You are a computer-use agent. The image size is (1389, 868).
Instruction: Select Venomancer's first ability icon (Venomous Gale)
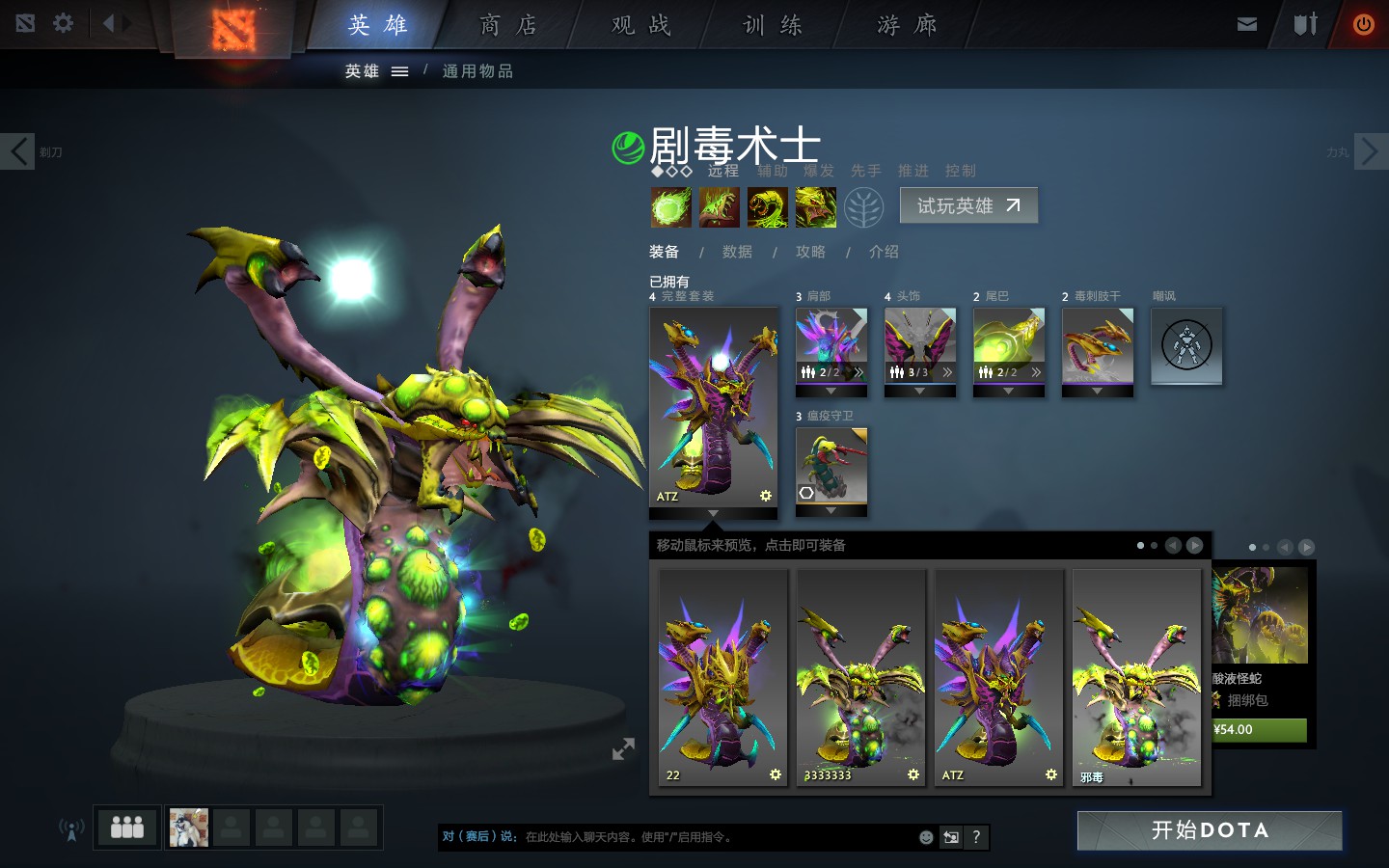click(x=670, y=207)
